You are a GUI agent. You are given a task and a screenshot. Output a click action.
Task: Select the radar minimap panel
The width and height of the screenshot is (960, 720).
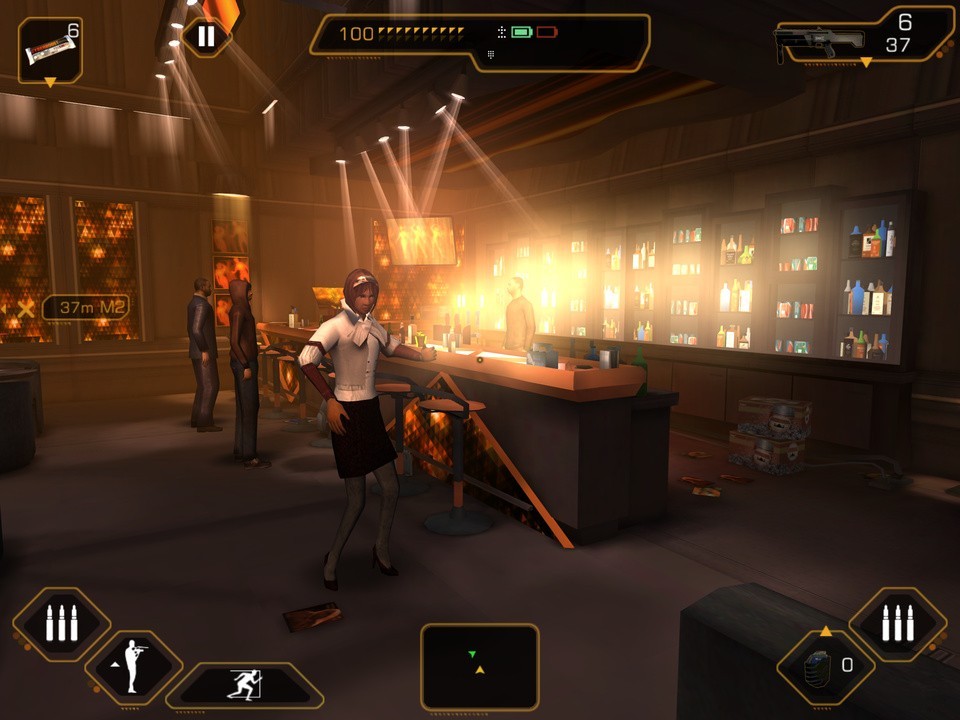(479, 667)
